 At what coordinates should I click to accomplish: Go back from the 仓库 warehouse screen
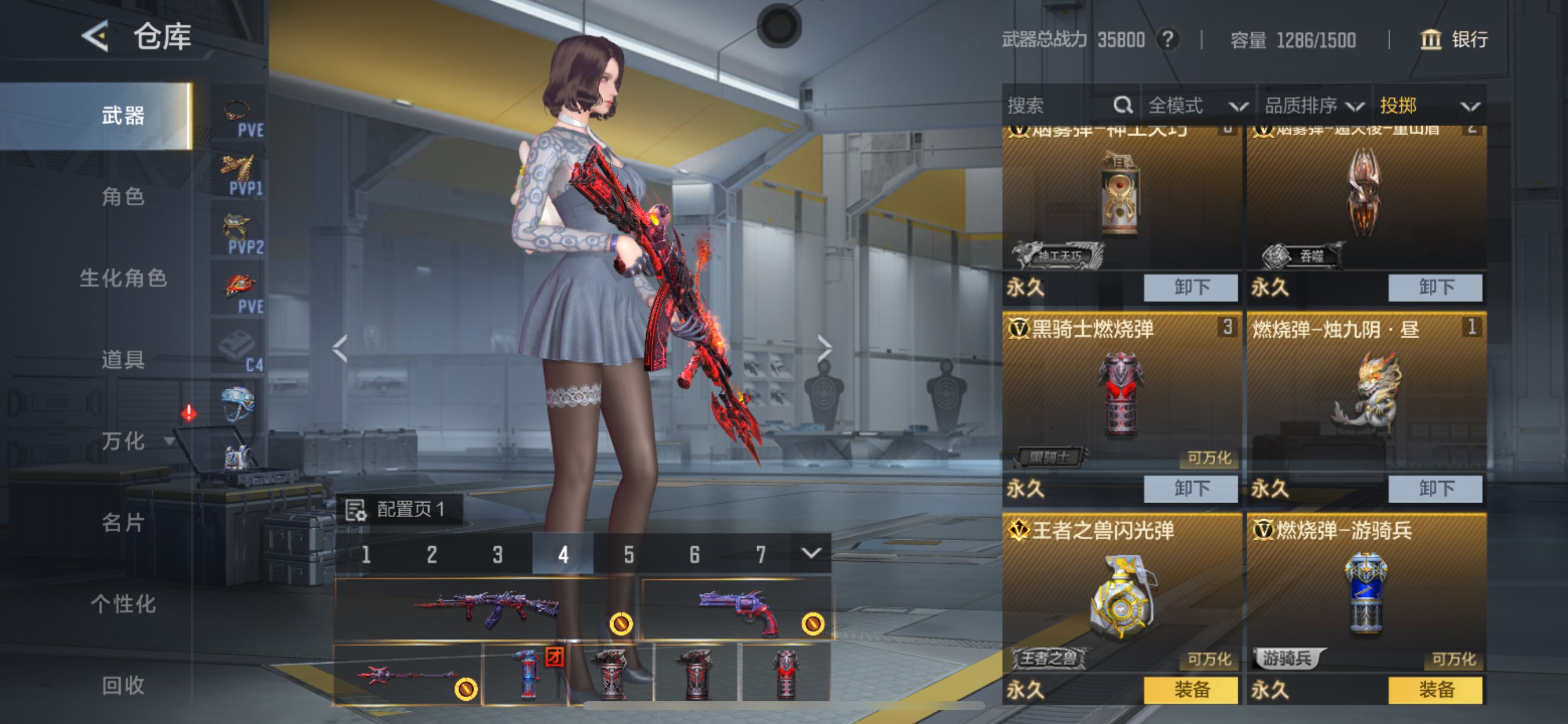(96, 37)
